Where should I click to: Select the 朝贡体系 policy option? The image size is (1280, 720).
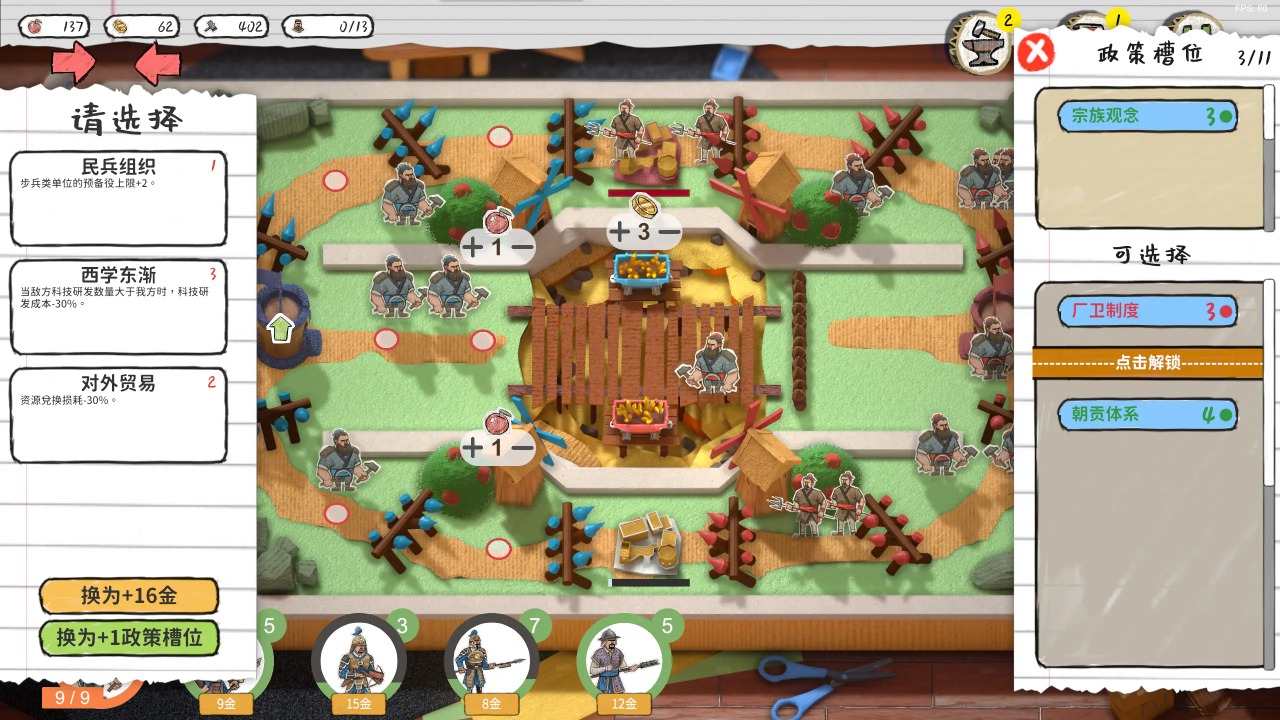(1147, 415)
